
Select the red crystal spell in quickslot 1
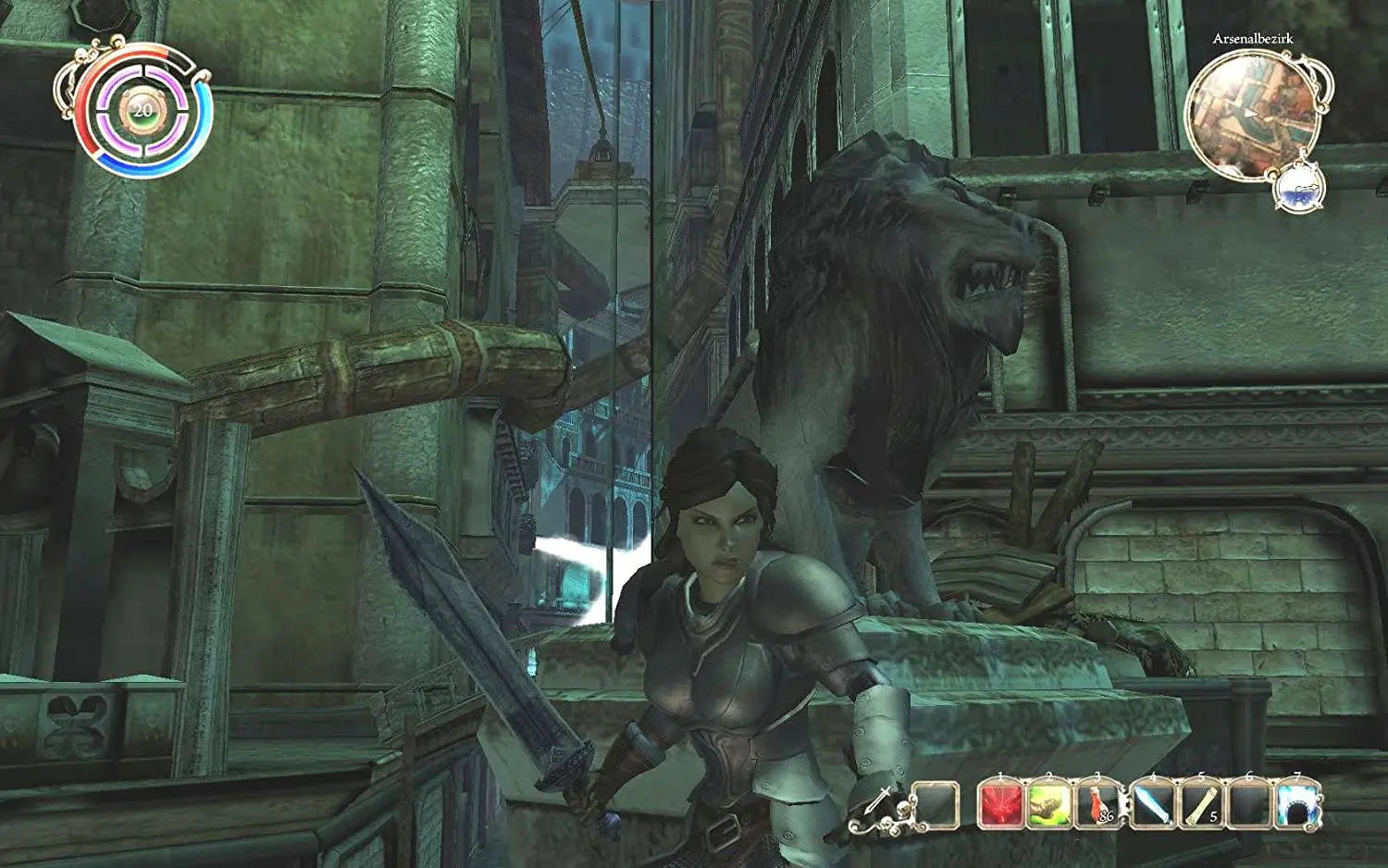1001,805
